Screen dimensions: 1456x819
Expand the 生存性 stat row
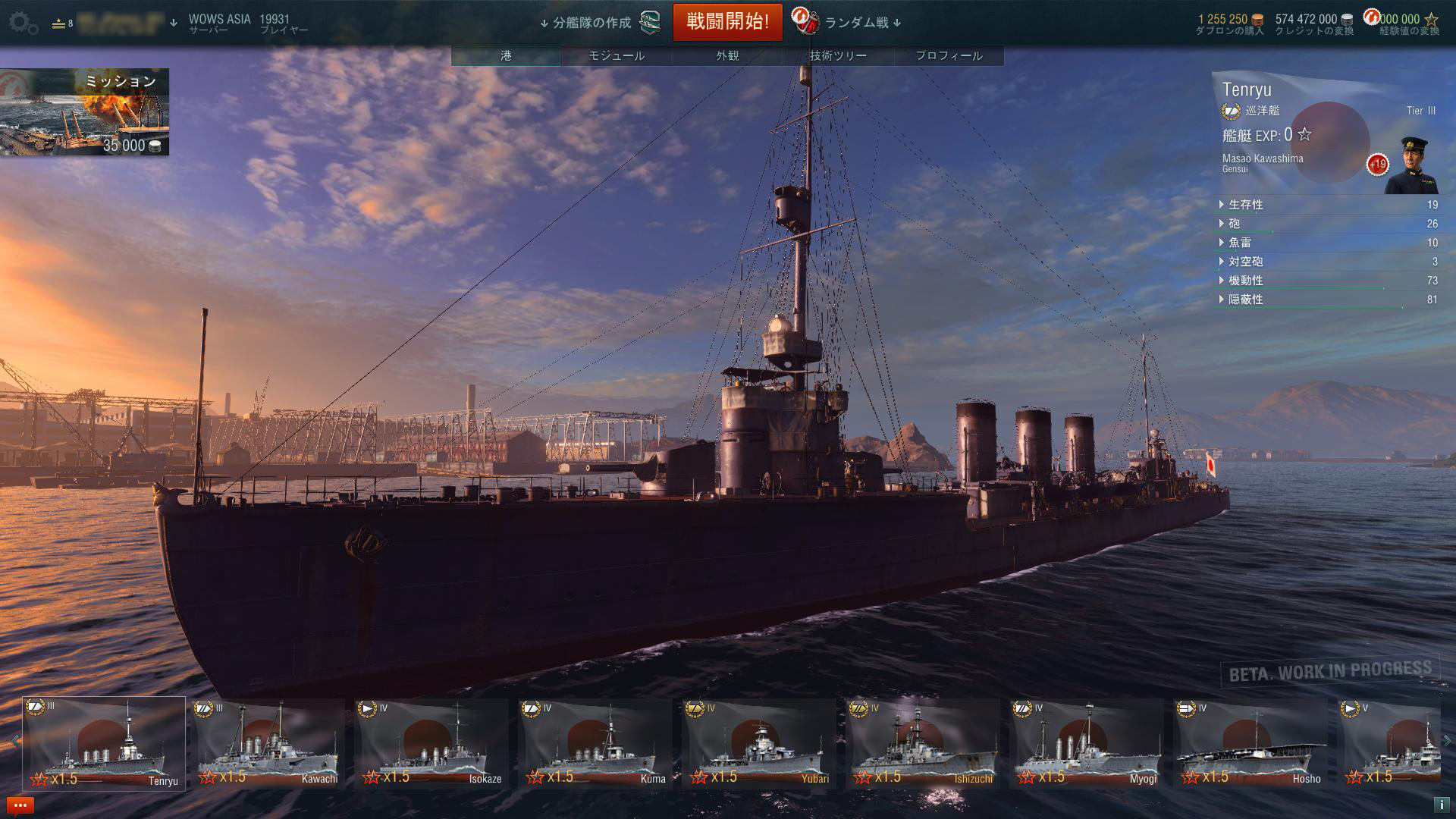[x=1245, y=205]
